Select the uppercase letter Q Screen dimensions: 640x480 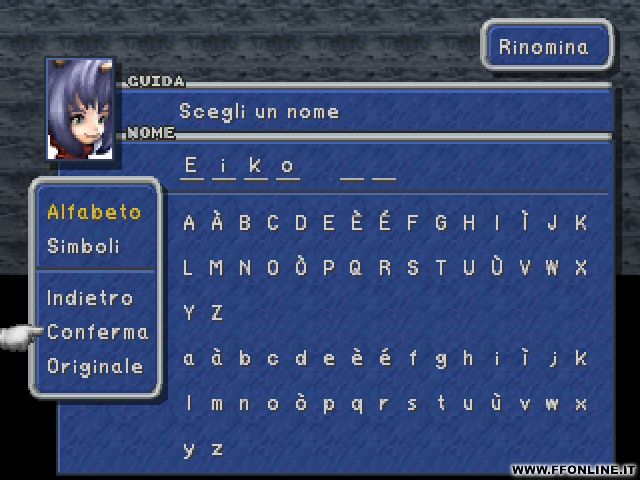(x=357, y=268)
